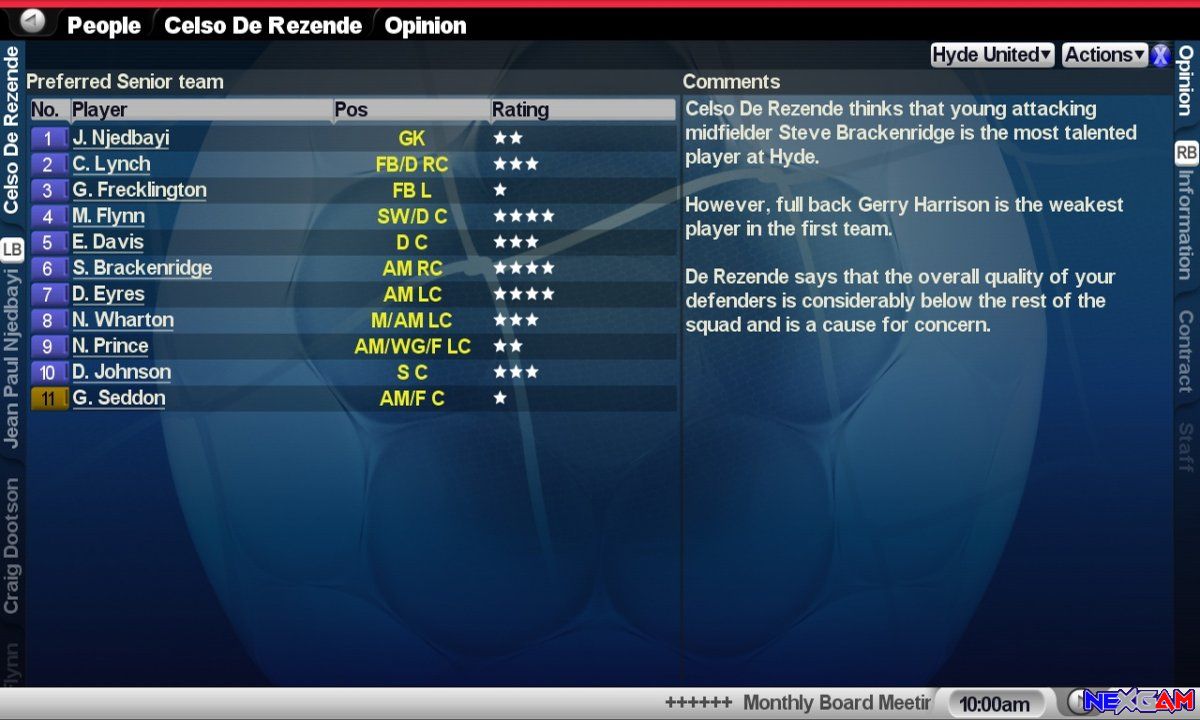
Task: Open the Staff side tab
Action: point(1185,446)
